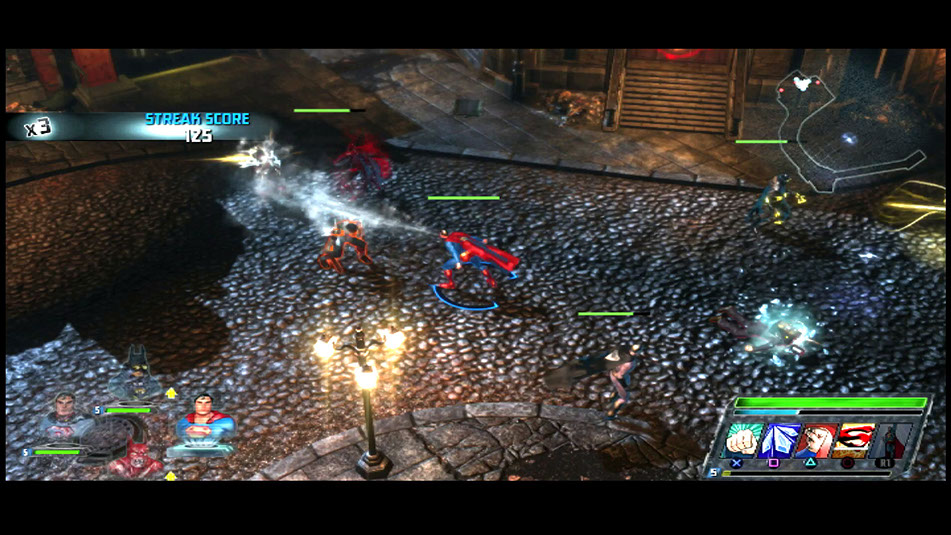Trigger the red-caped Superman punch ability
The width and height of the screenshot is (951, 535).
[x=815, y=440]
